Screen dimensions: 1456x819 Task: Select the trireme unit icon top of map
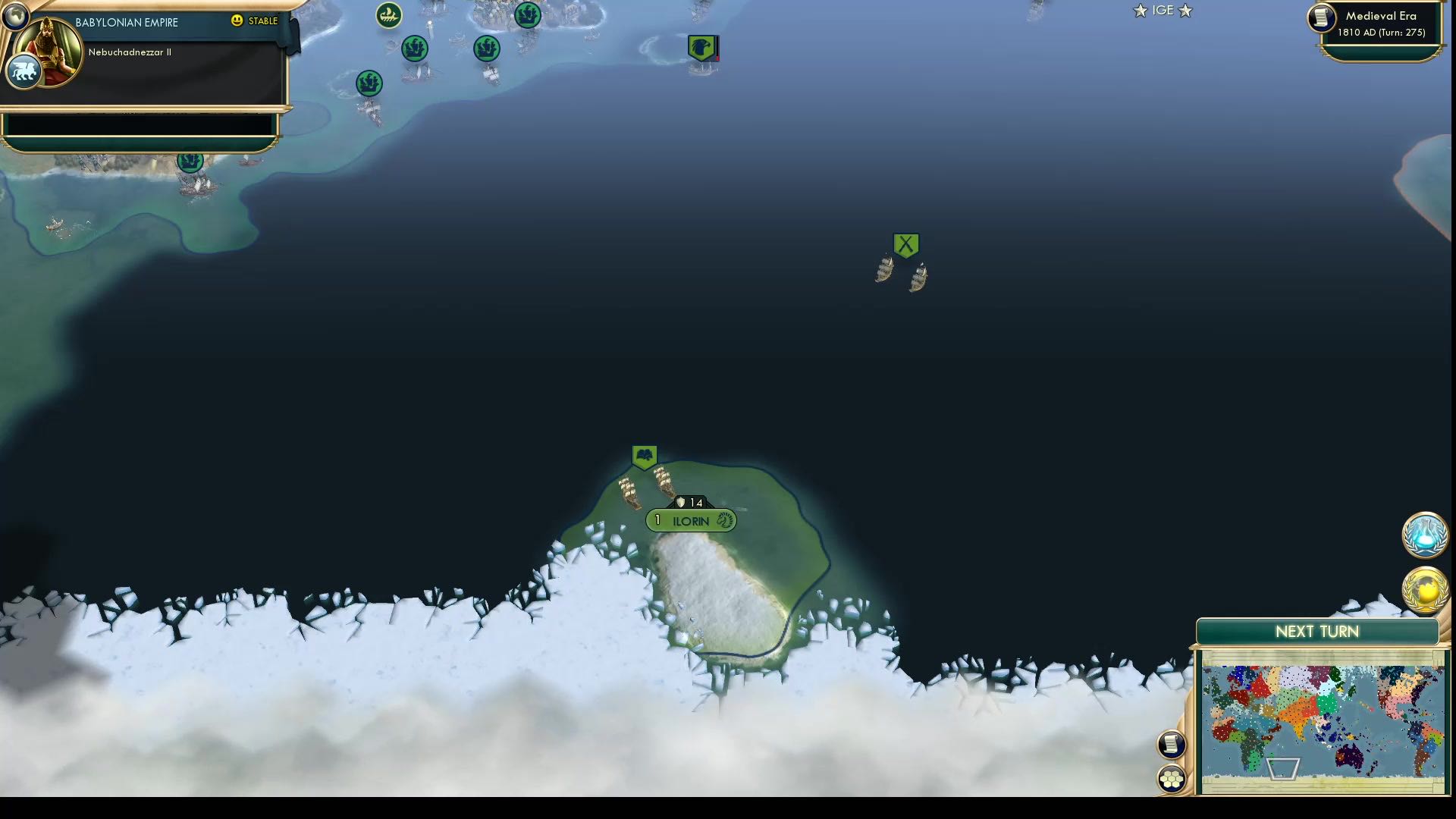coord(388,13)
